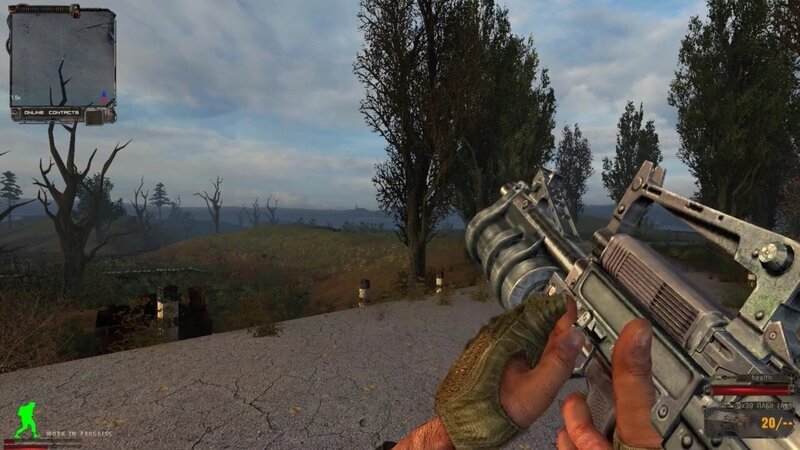Click the green stalker posture icon

click(x=27, y=420)
